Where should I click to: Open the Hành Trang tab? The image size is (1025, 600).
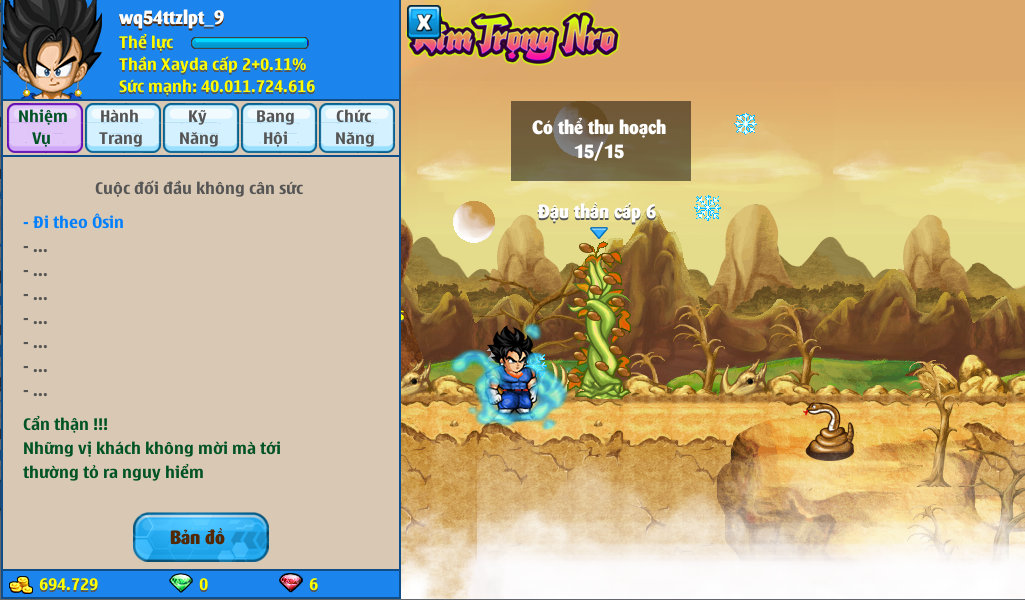(122, 128)
